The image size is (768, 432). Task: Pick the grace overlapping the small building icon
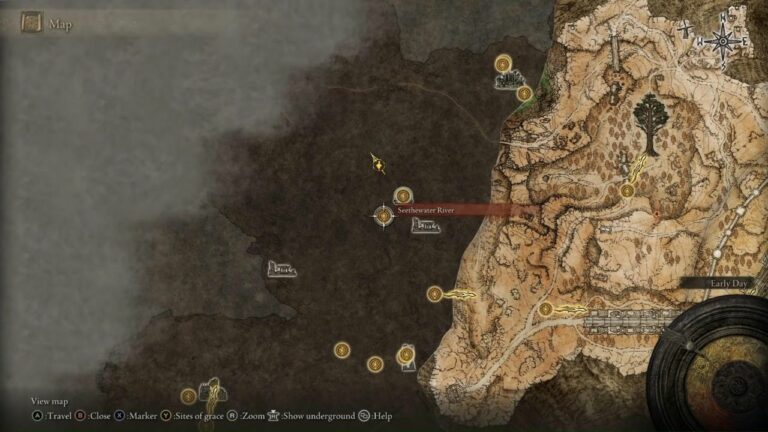click(406, 355)
